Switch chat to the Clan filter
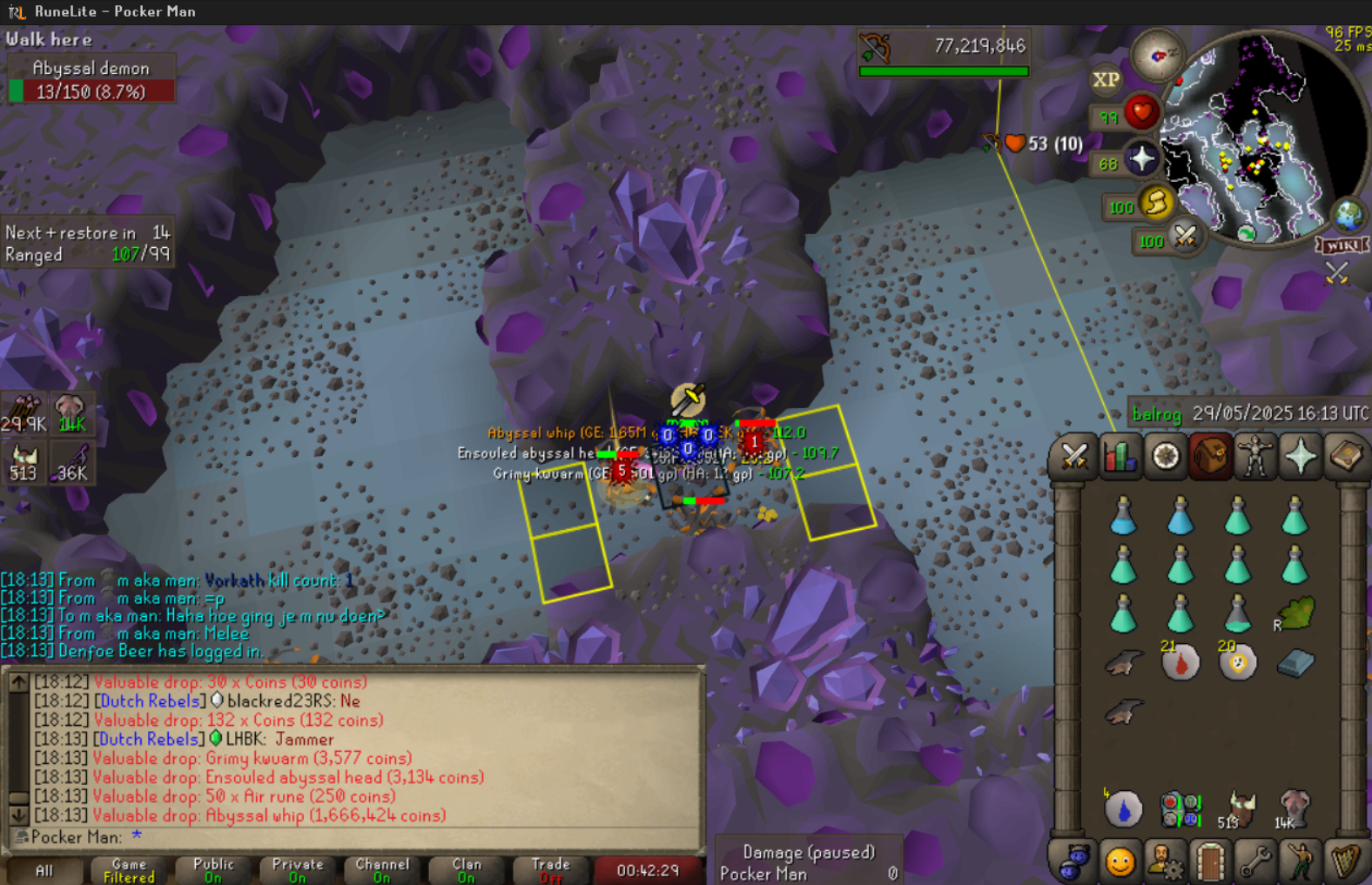Viewport: 1372px width, 885px height. pos(467,869)
